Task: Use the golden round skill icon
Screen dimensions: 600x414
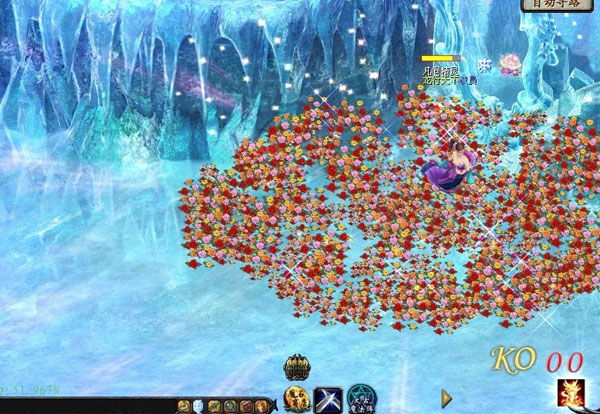Action: pos(296,399)
